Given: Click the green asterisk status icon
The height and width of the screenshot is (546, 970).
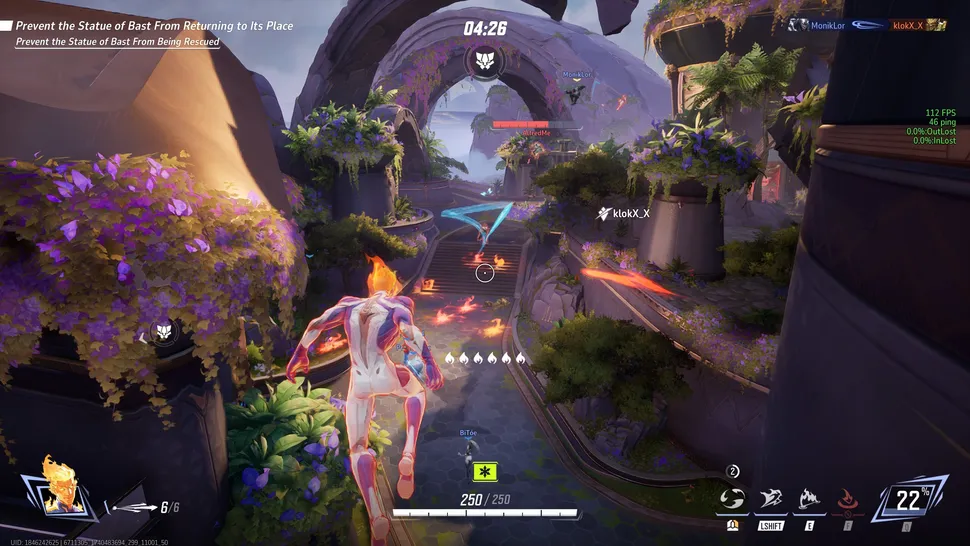Looking at the screenshot, I should point(486,472).
